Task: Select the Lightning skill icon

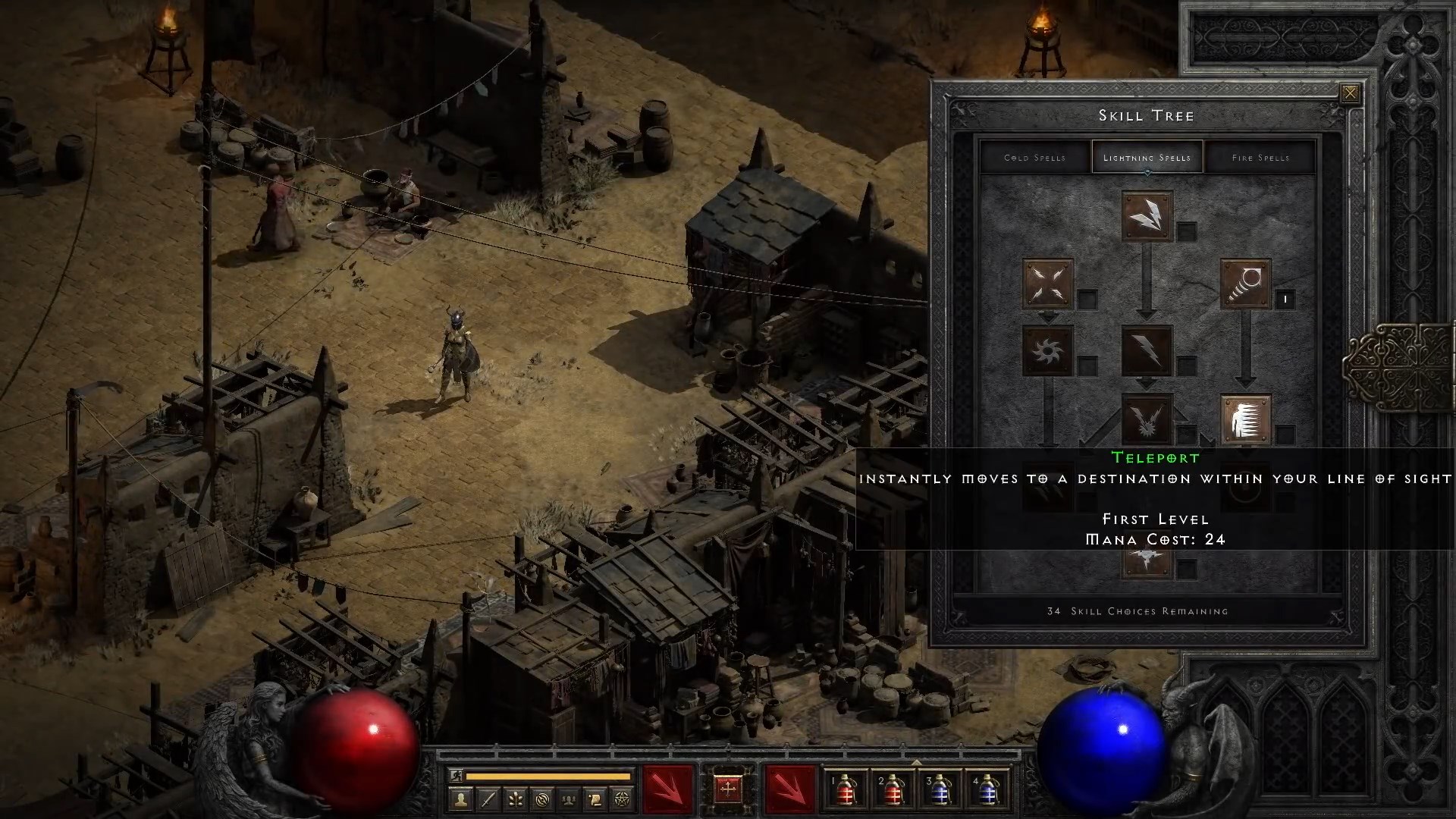Action: coord(1147,351)
